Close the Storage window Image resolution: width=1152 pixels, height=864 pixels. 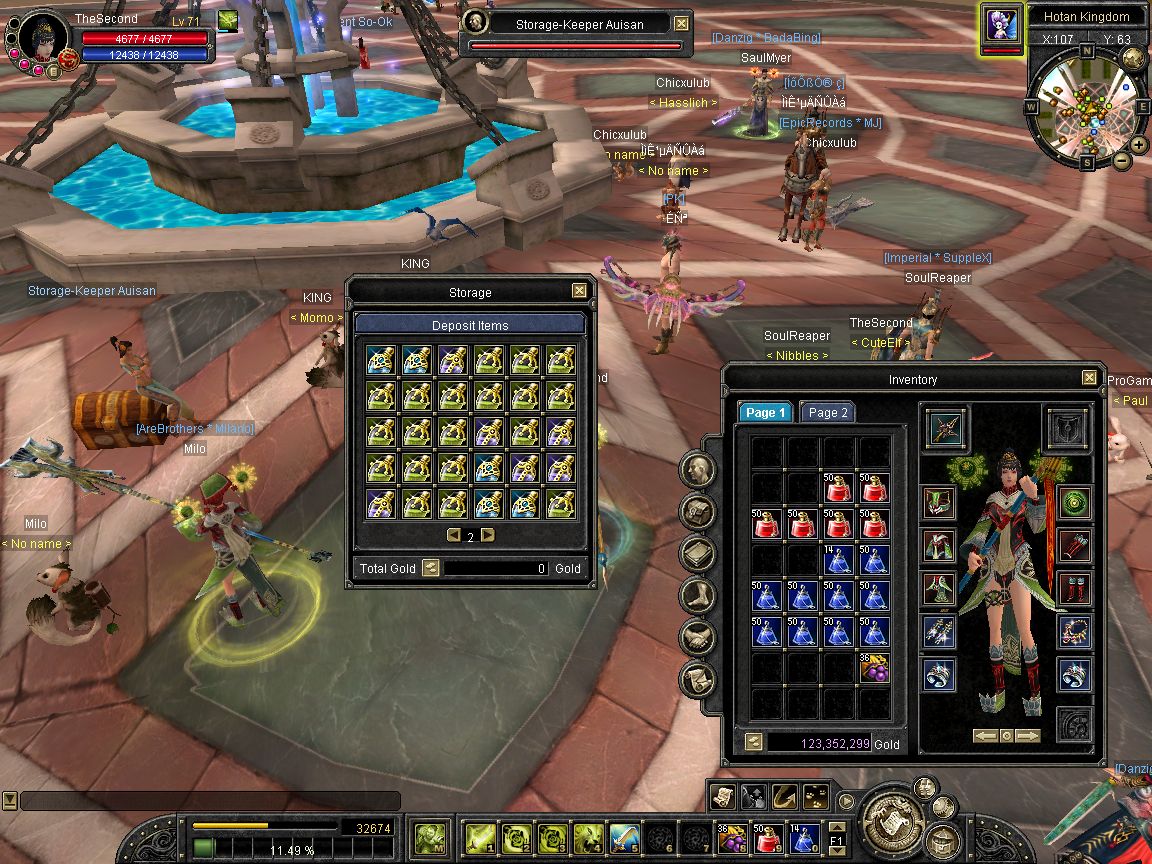point(579,291)
